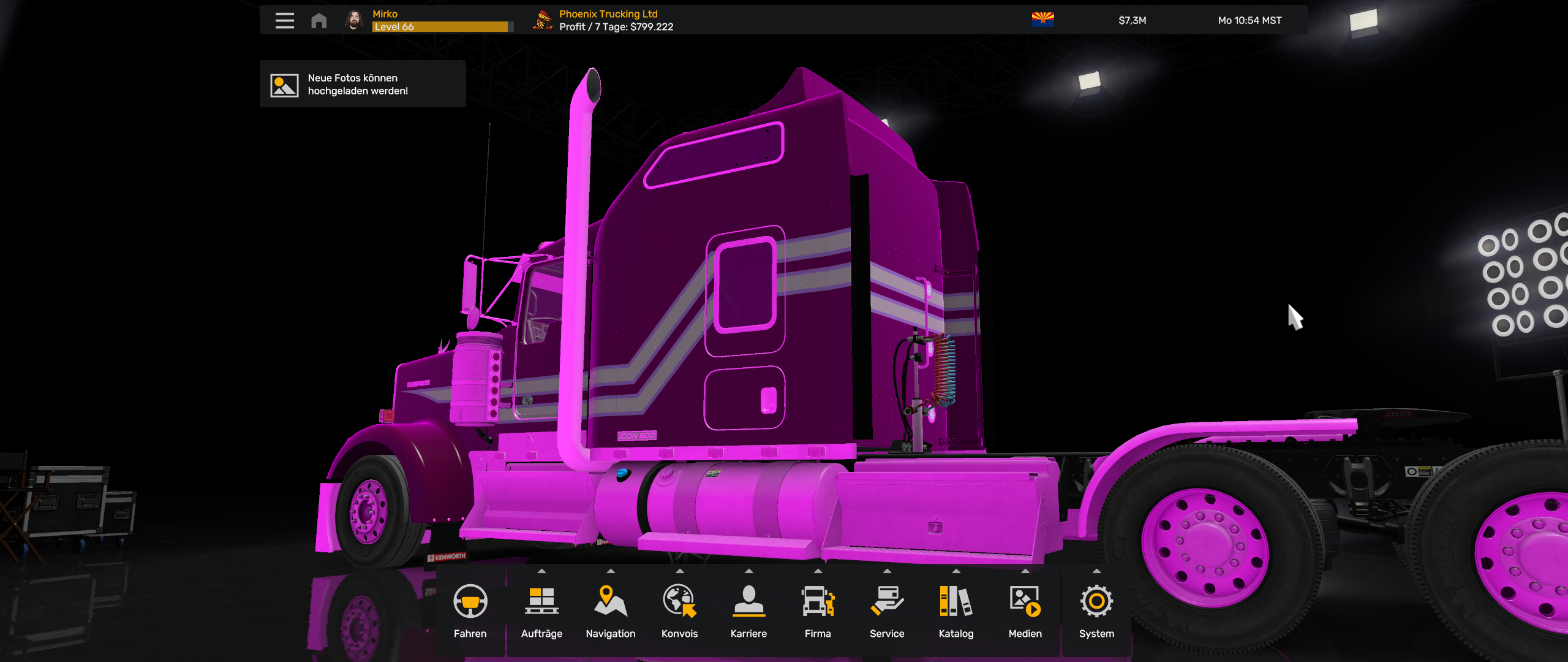The height and width of the screenshot is (662, 1568).
Task: Click the Katalog books icon
Action: coord(956,604)
